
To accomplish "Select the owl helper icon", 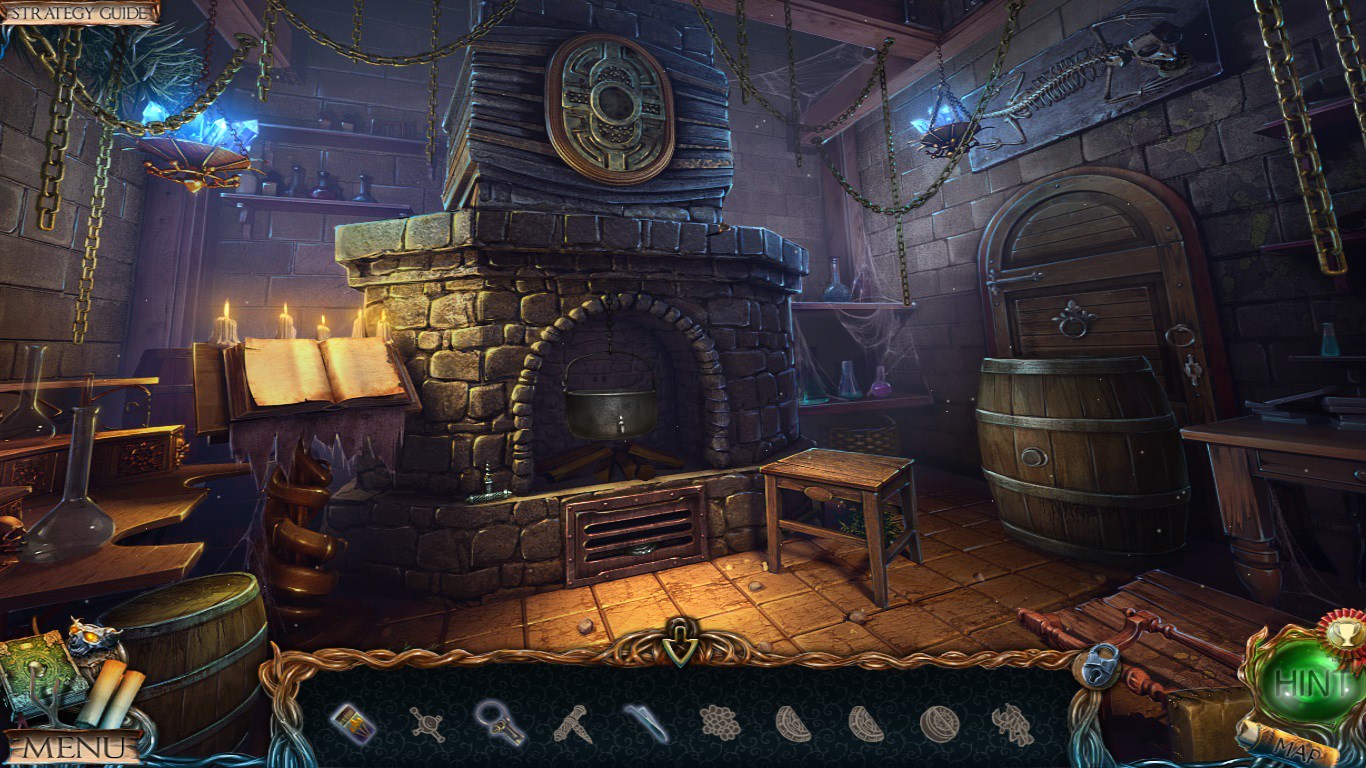I will point(92,638).
